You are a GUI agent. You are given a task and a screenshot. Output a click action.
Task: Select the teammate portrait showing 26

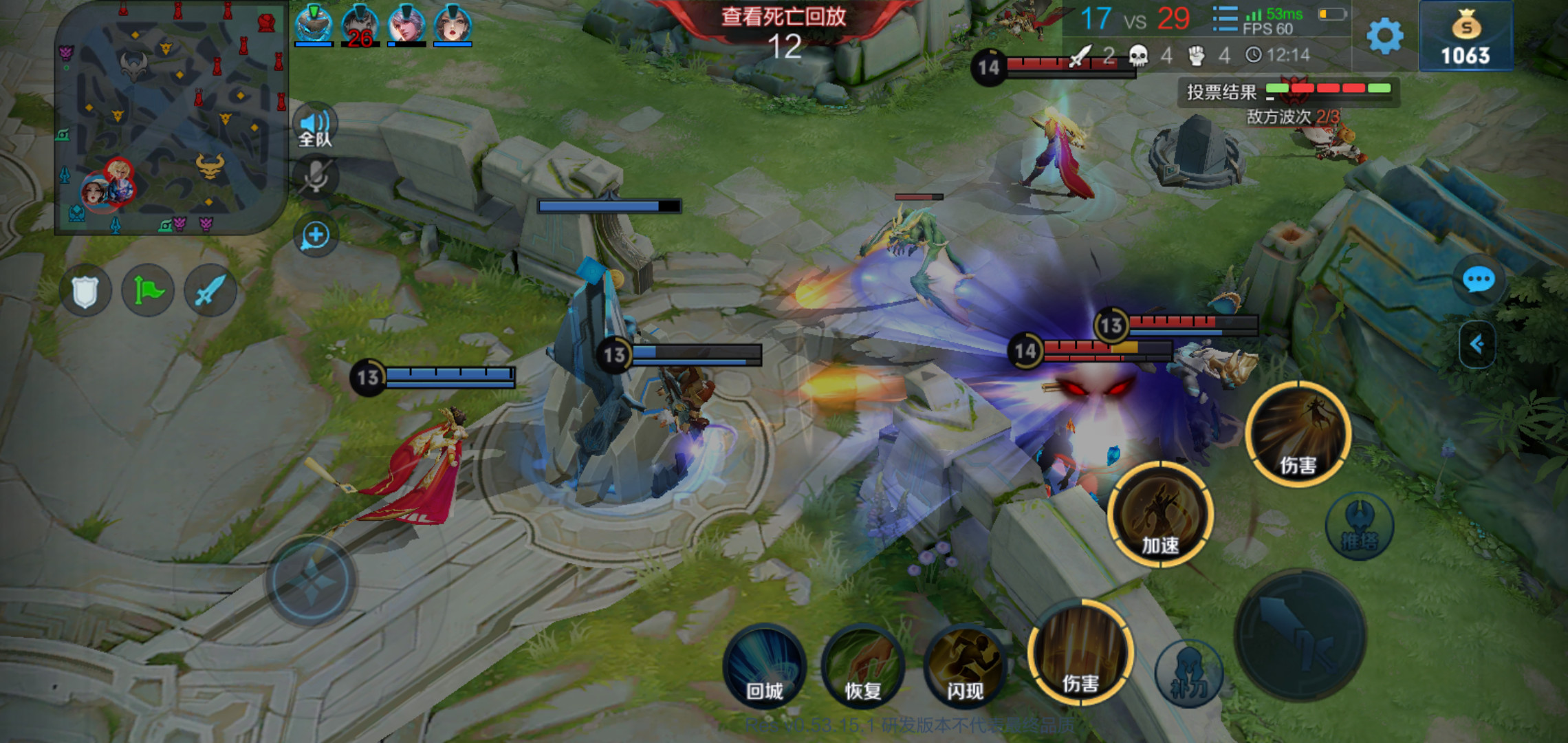click(x=360, y=26)
